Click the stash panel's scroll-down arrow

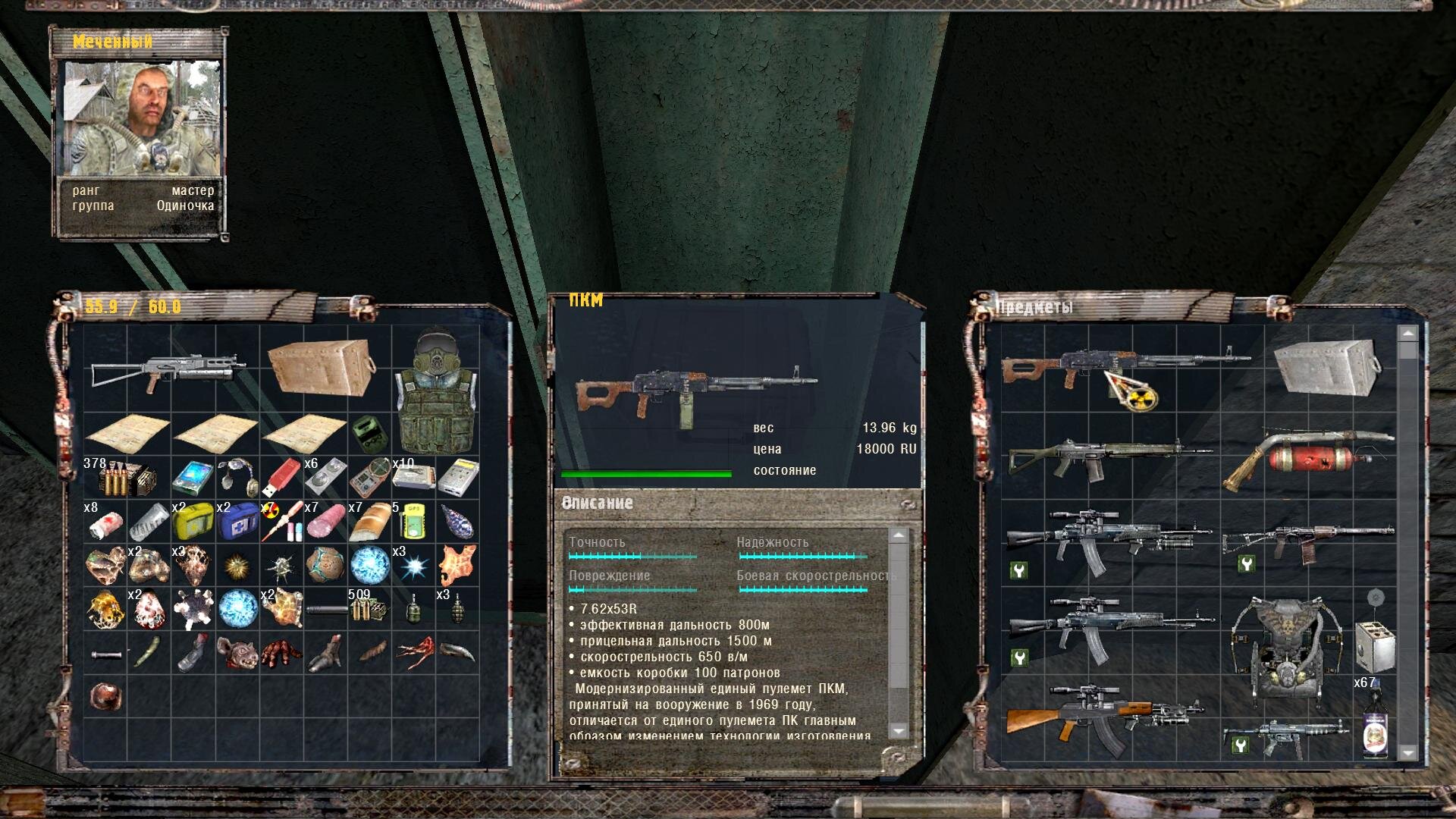1408,752
